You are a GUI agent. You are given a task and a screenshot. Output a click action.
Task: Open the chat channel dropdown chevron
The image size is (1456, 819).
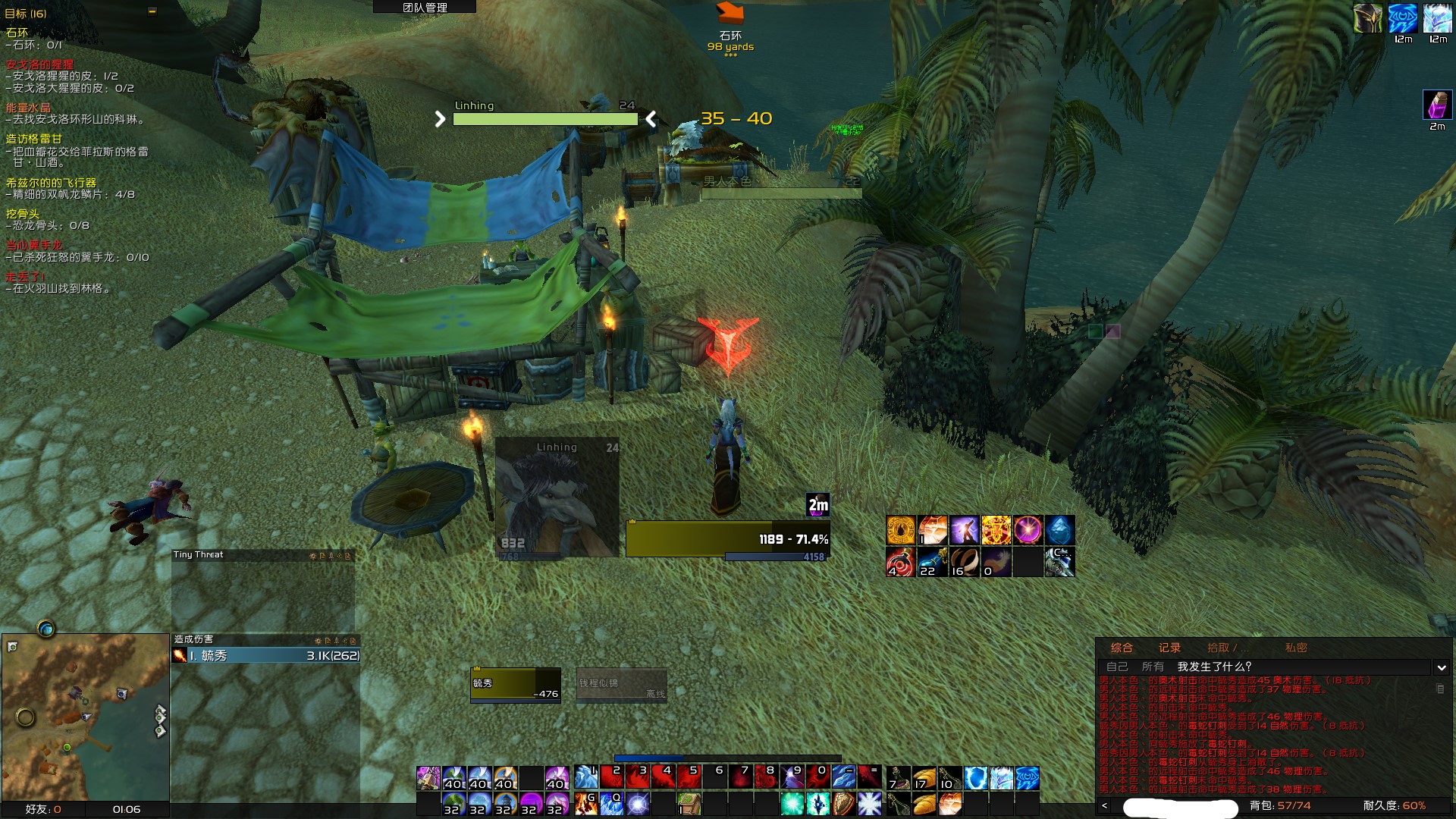[x=1441, y=667]
